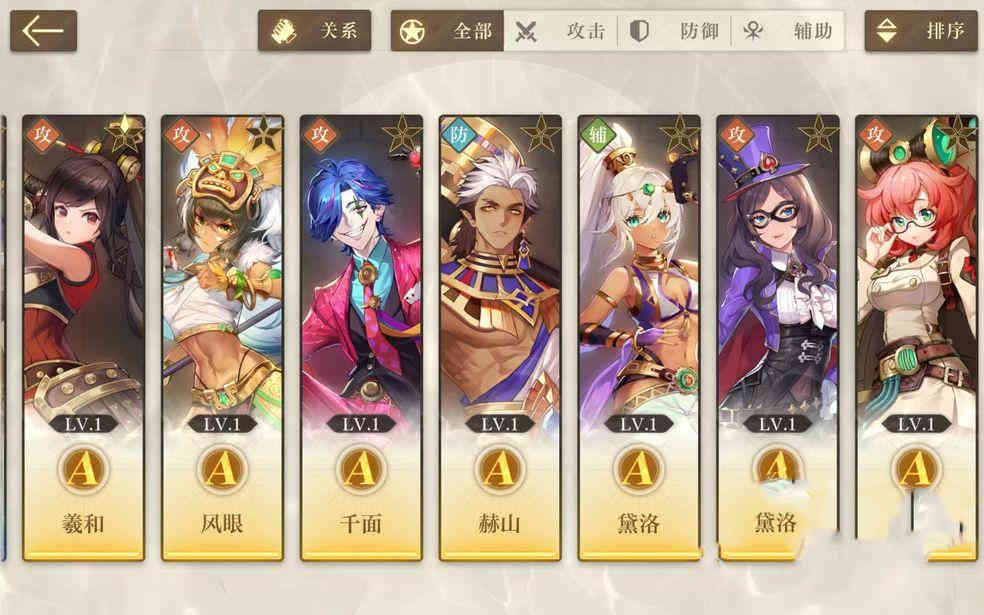Image resolution: width=984 pixels, height=615 pixels.
Task: Filter by 防御 defense type
Action: point(674,31)
